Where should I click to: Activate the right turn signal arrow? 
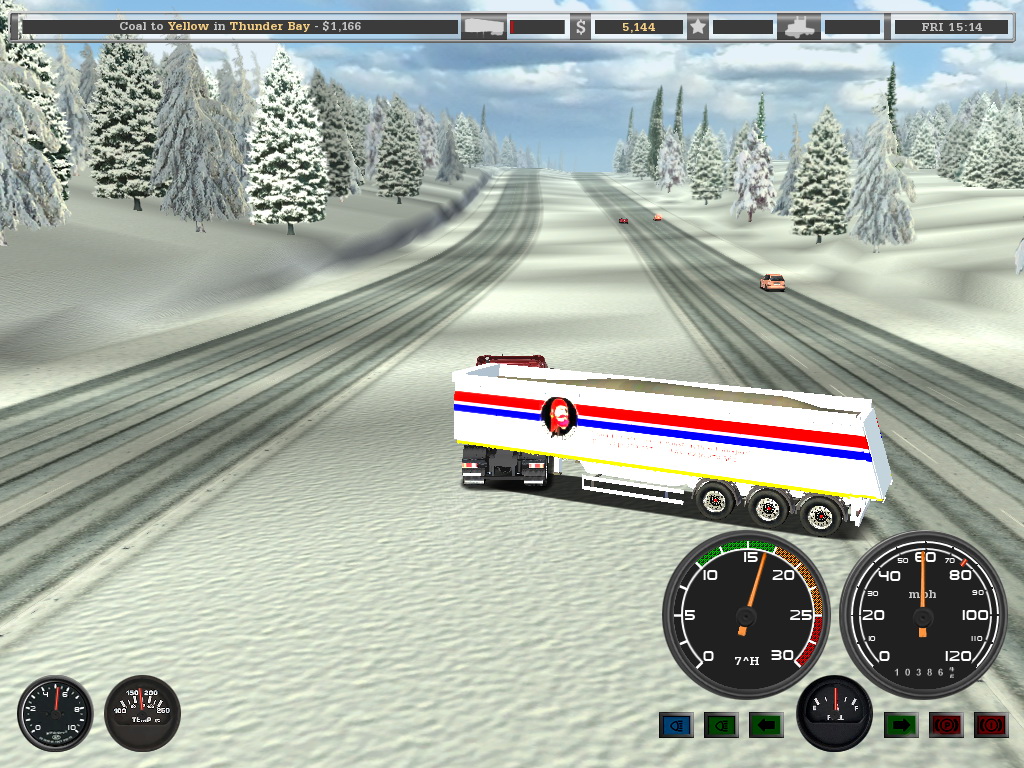[x=901, y=724]
